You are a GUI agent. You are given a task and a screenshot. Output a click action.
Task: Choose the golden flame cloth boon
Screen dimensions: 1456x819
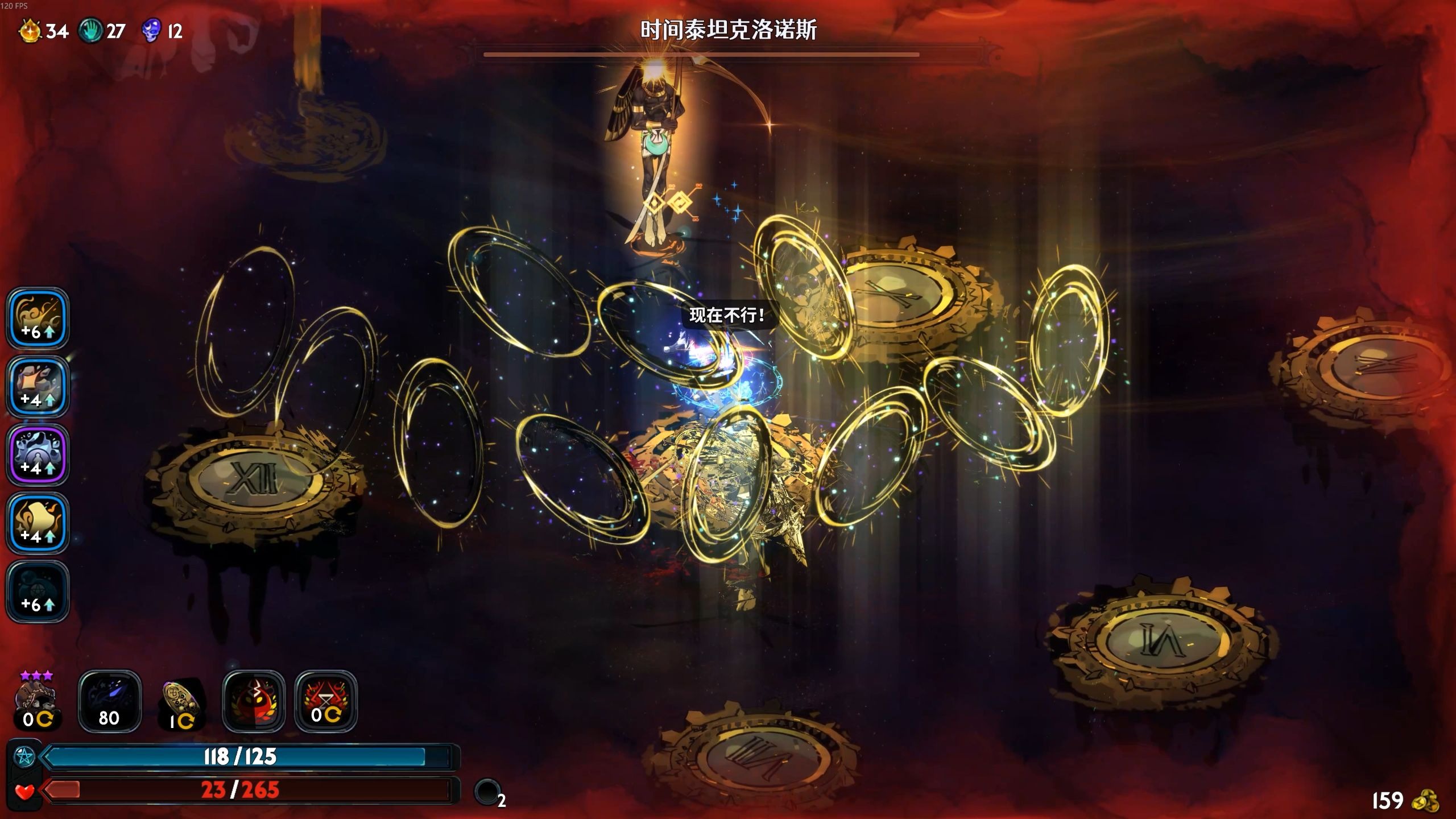pos(38,523)
